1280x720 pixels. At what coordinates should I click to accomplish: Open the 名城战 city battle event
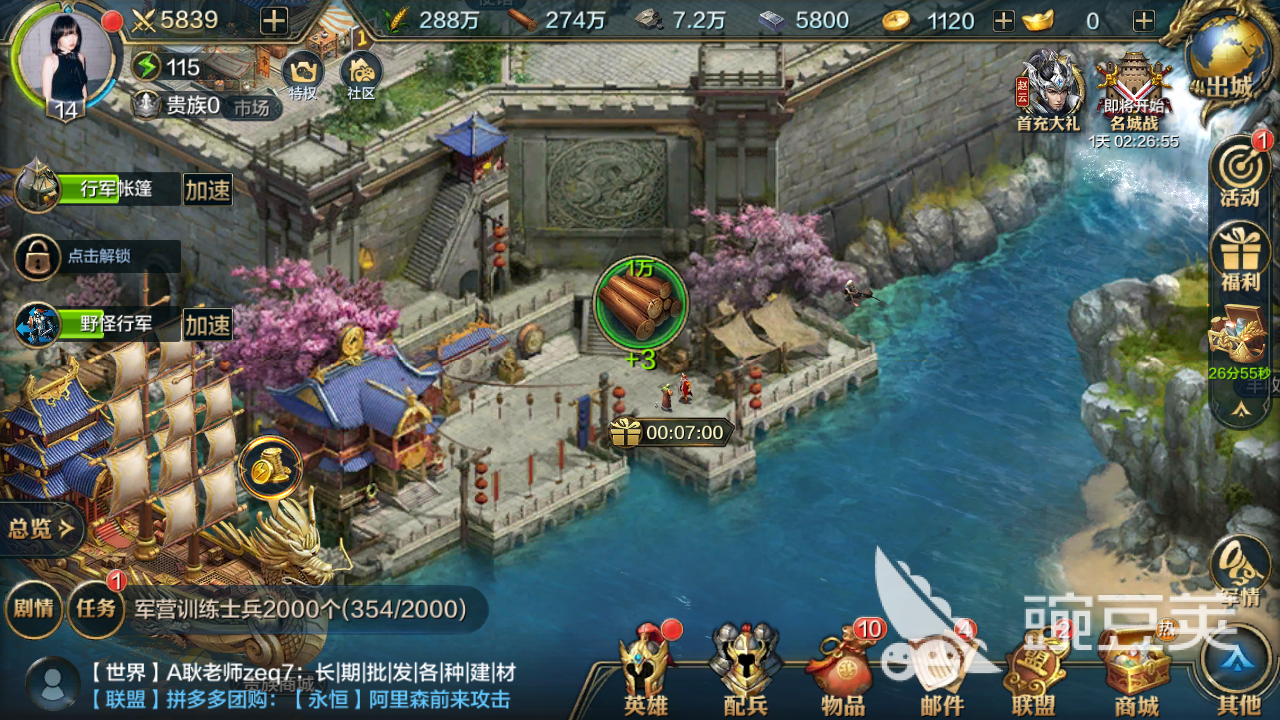pos(1133,92)
